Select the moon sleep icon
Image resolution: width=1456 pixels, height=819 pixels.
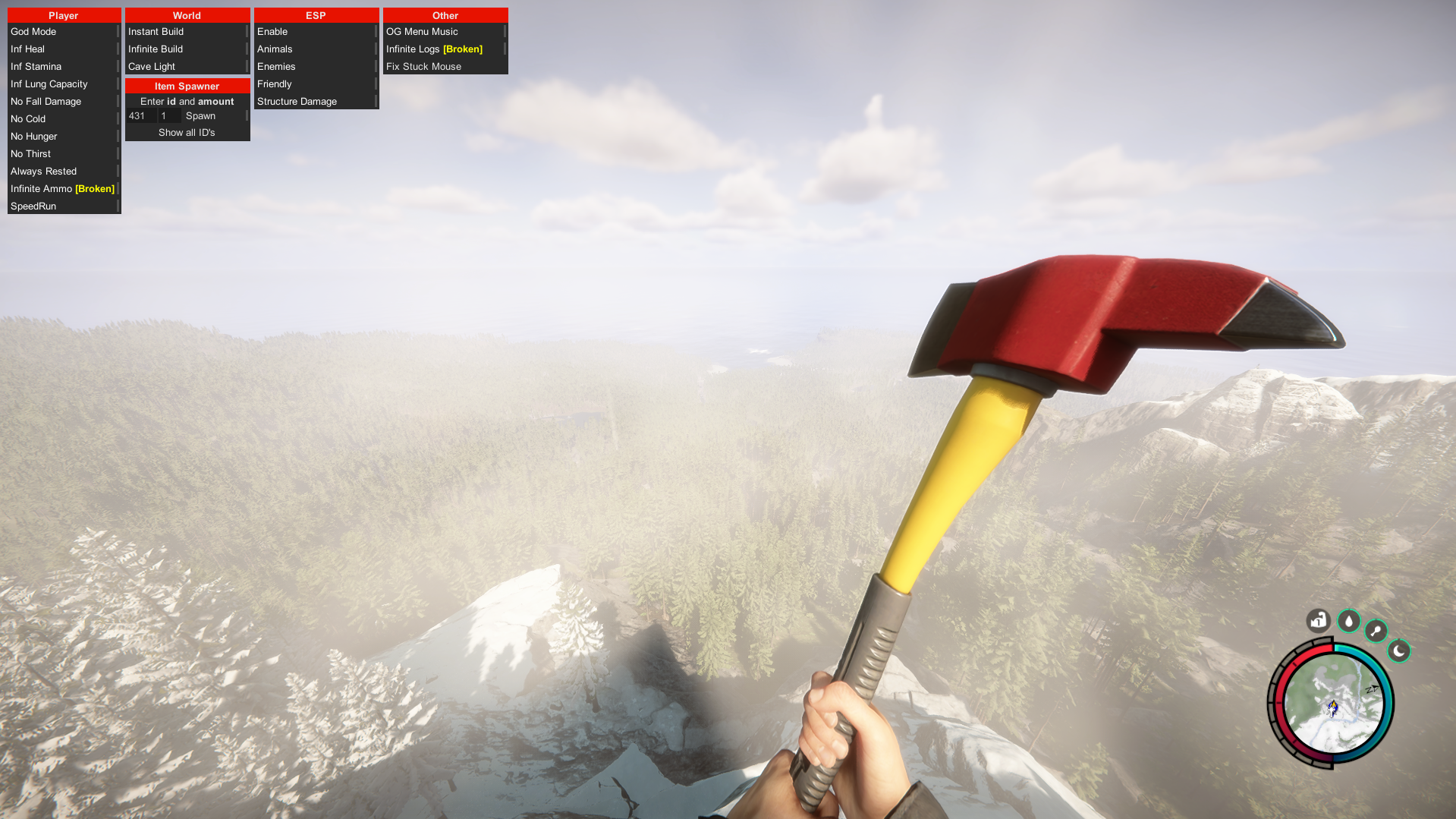click(x=1399, y=650)
